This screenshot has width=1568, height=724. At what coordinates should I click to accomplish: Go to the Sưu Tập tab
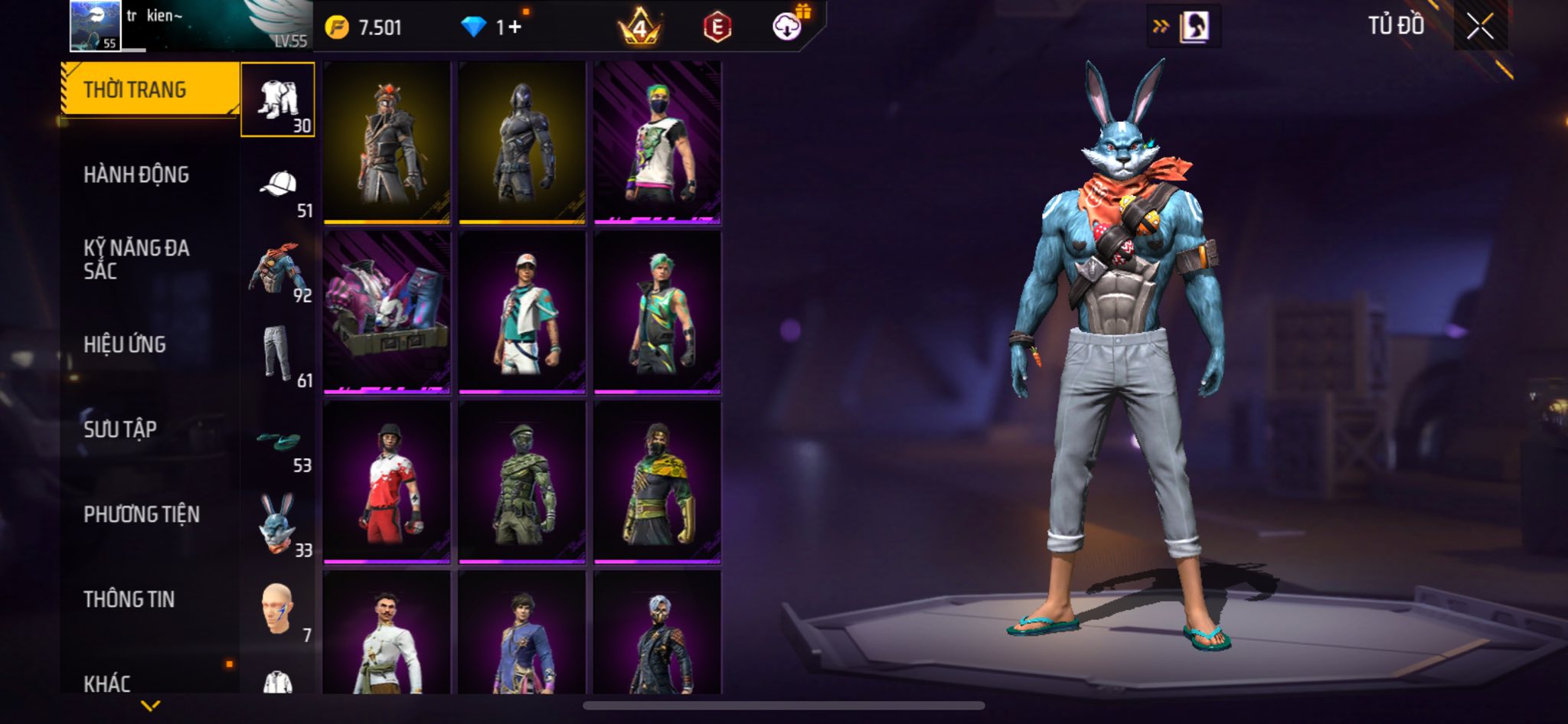point(120,429)
